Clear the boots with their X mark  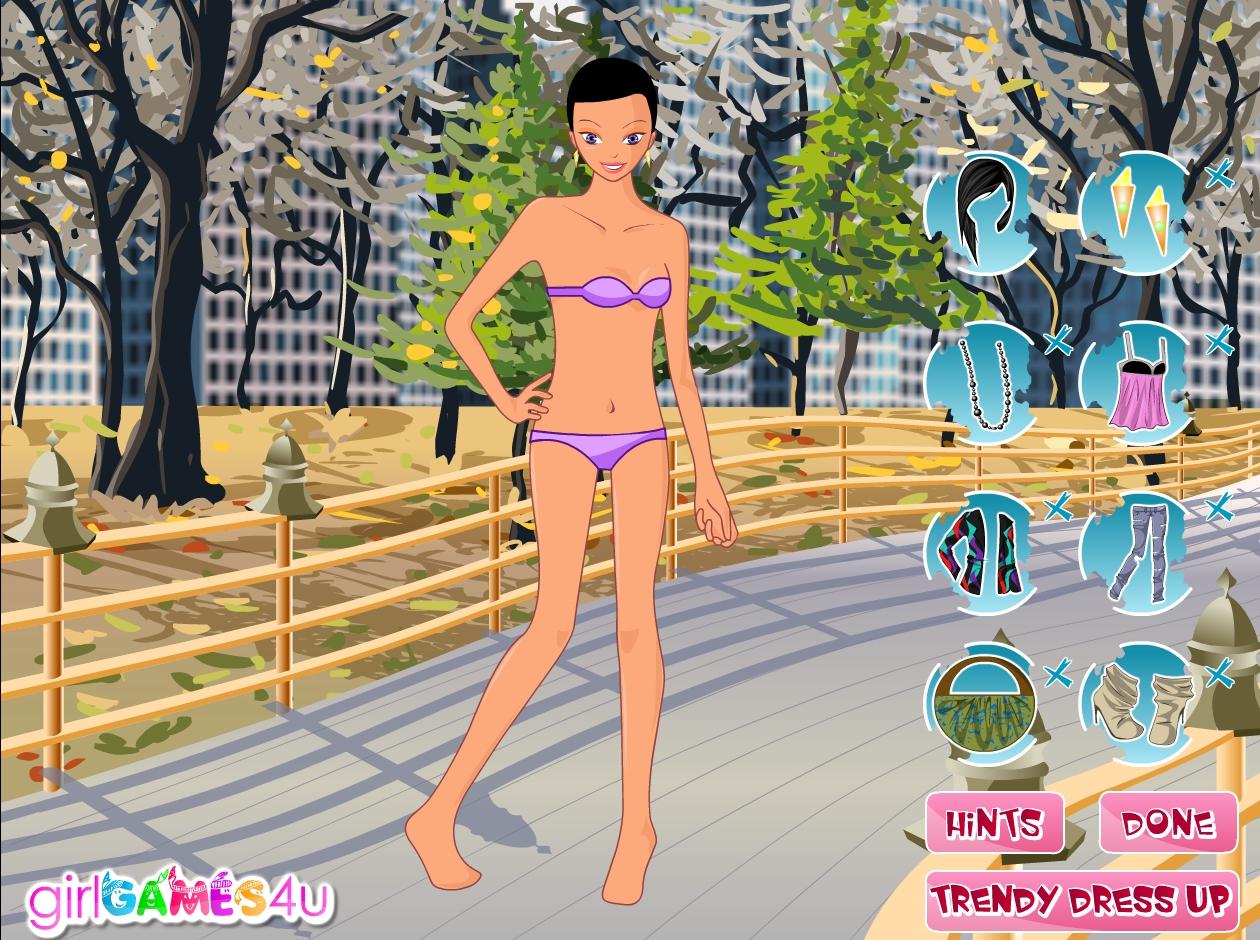pos(1218,675)
